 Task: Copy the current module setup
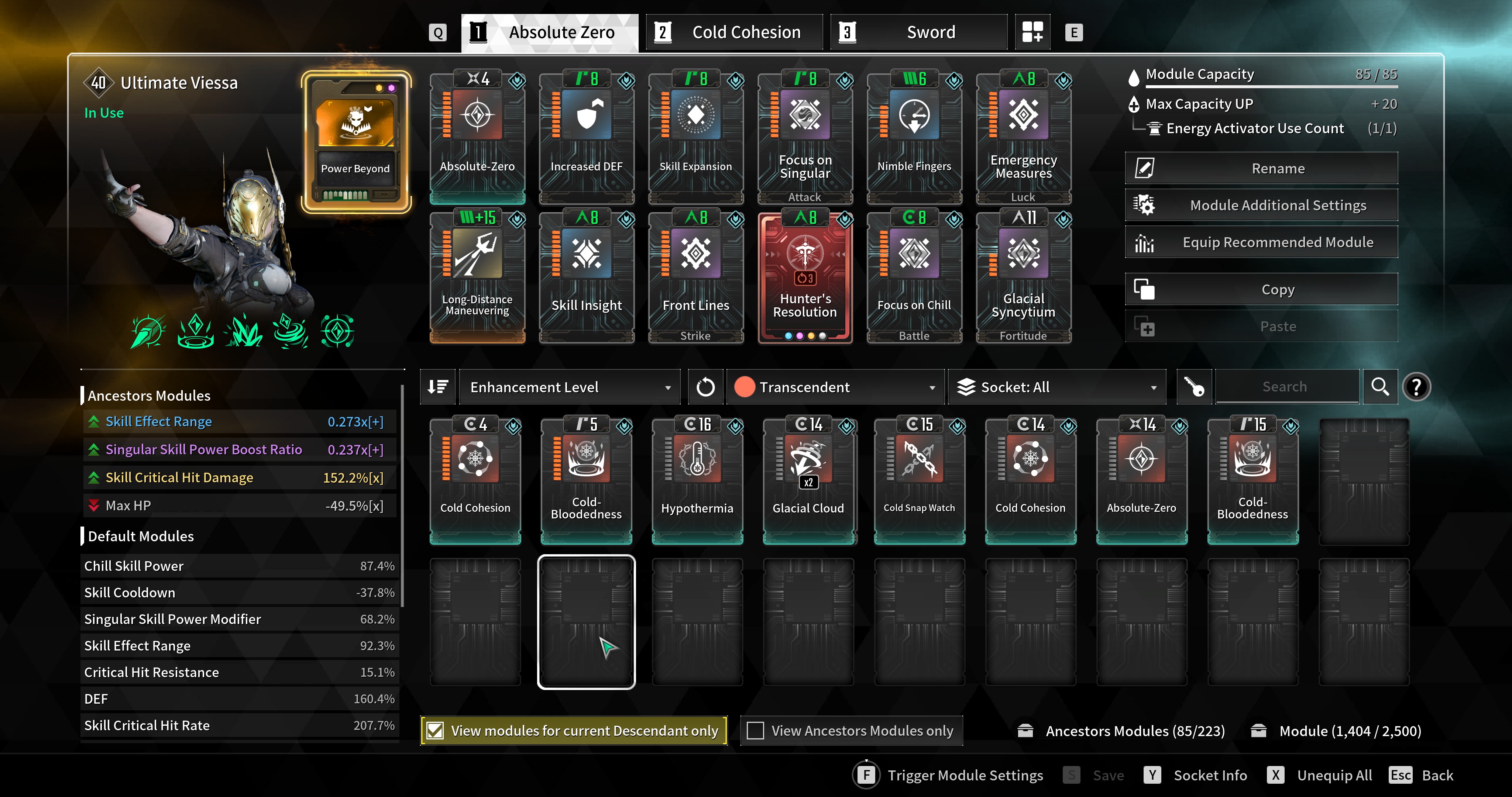tap(1261, 289)
